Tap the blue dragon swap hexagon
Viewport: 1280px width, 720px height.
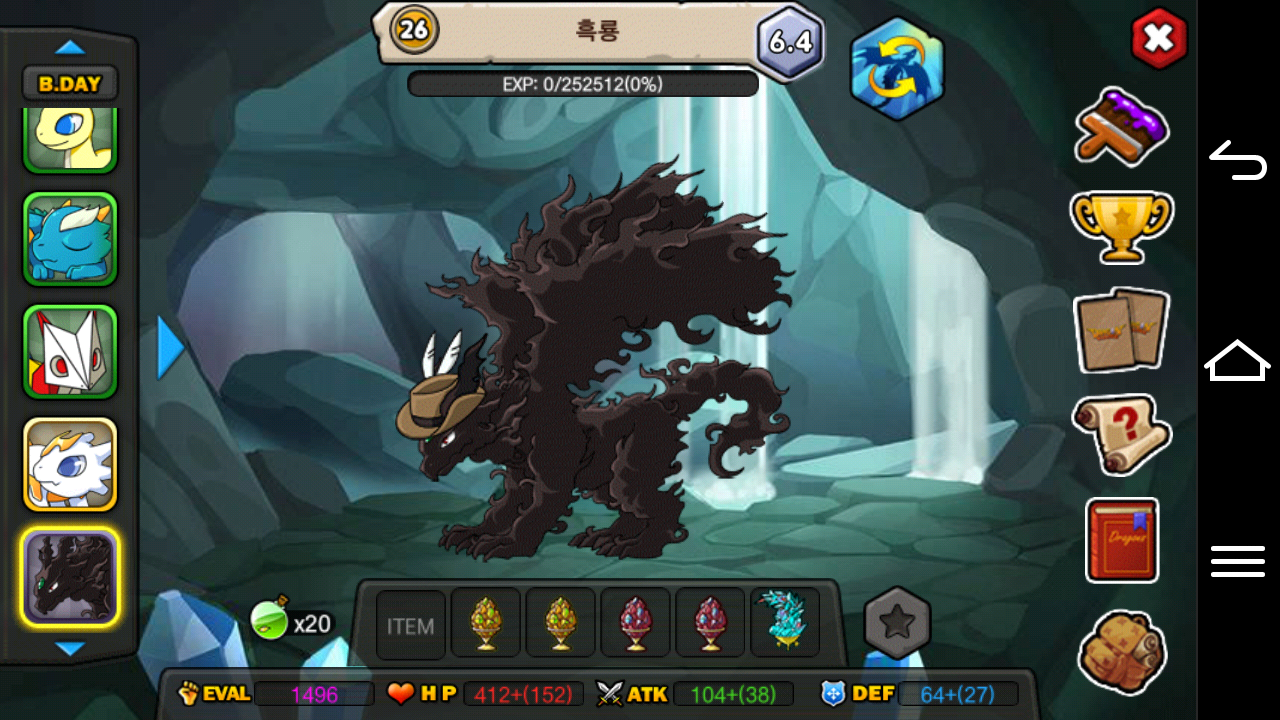[897, 69]
